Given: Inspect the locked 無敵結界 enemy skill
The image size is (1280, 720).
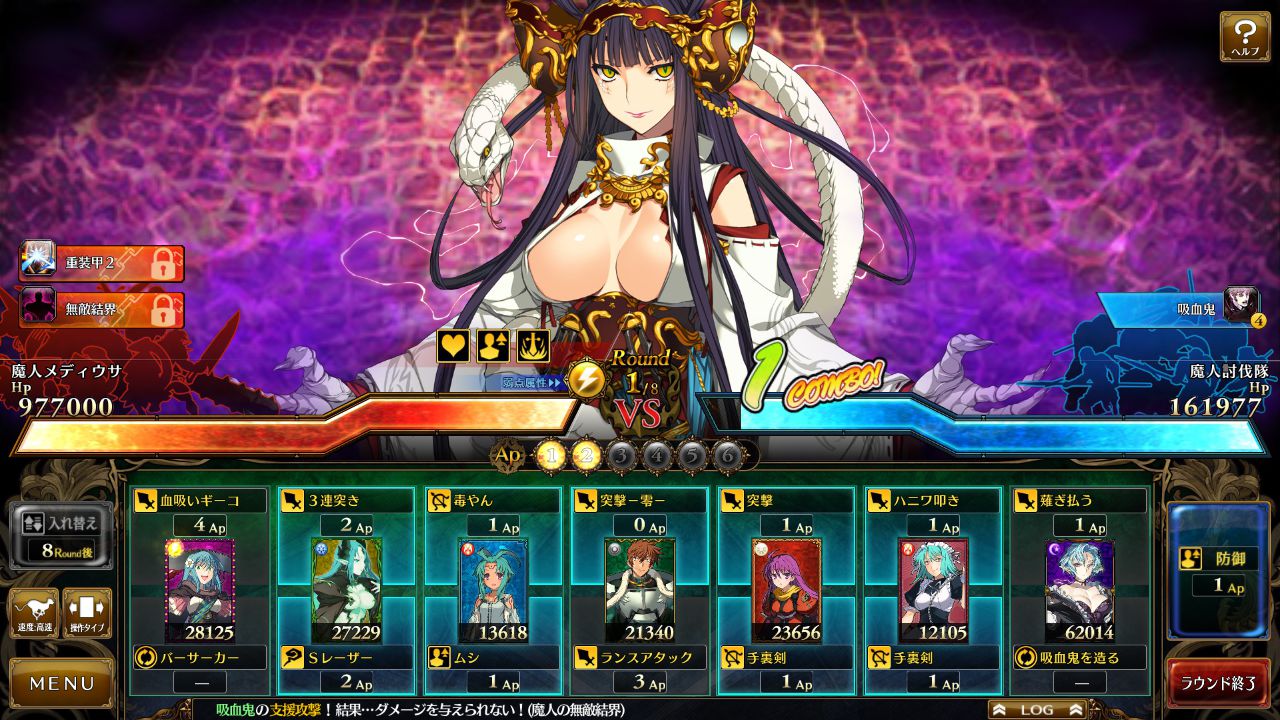Looking at the screenshot, I should click(102, 309).
